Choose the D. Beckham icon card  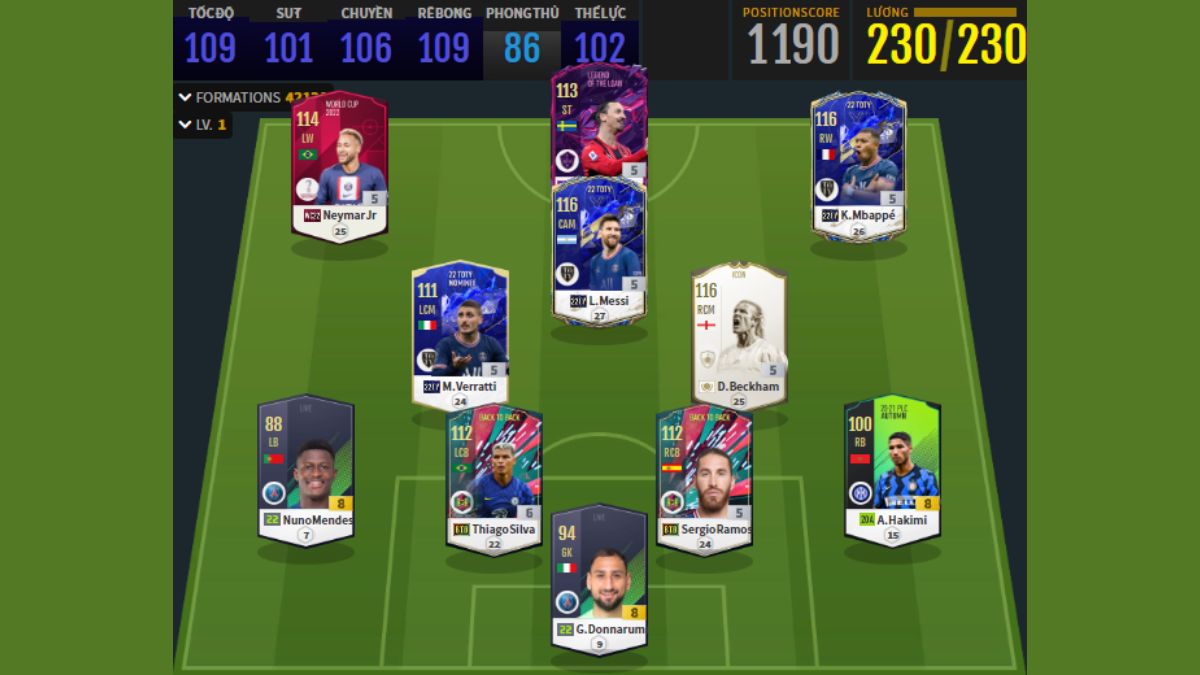coord(739,333)
